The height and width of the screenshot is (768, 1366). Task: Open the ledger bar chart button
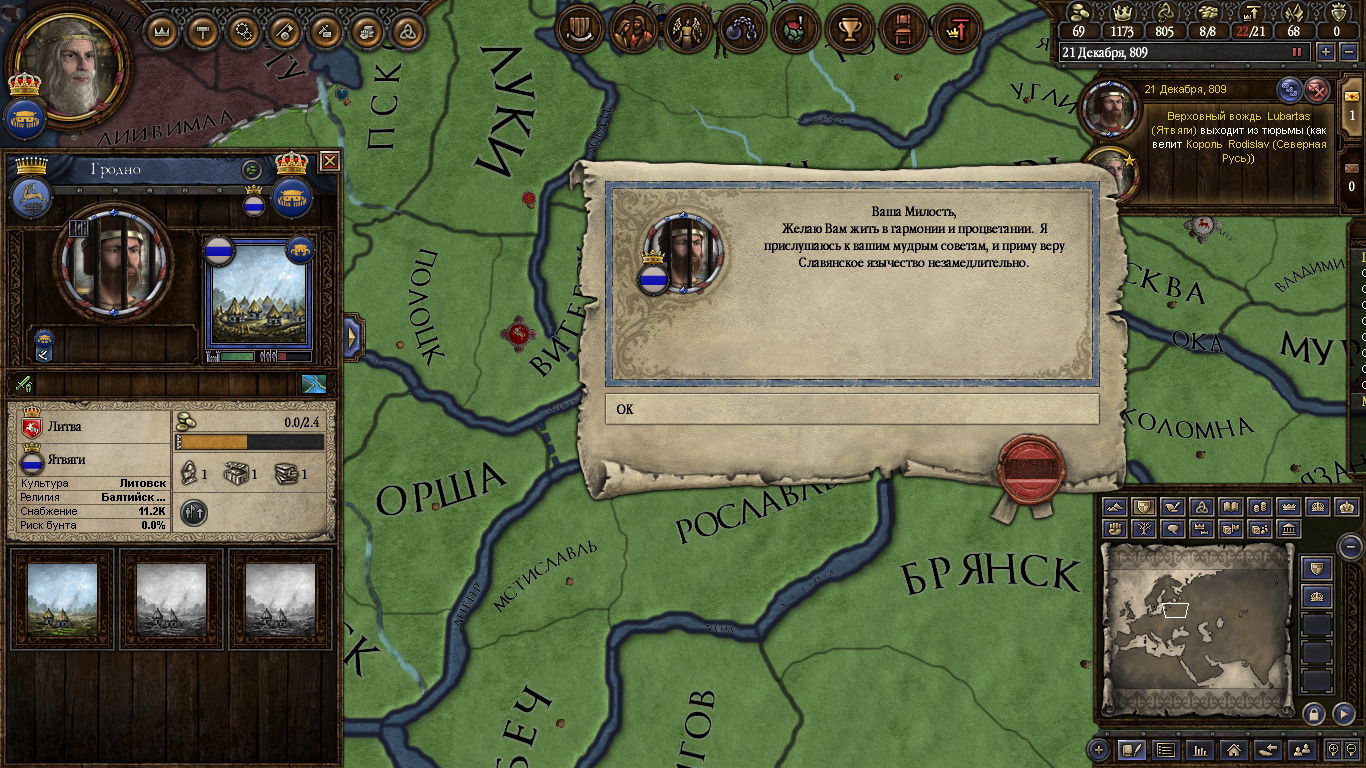tap(1199, 749)
